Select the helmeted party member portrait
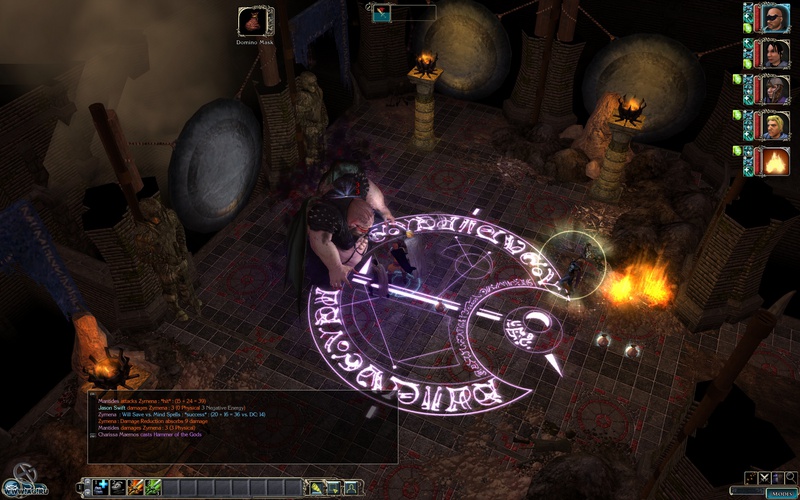Screen dimensions: 800x500 click(x=770, y=89)
